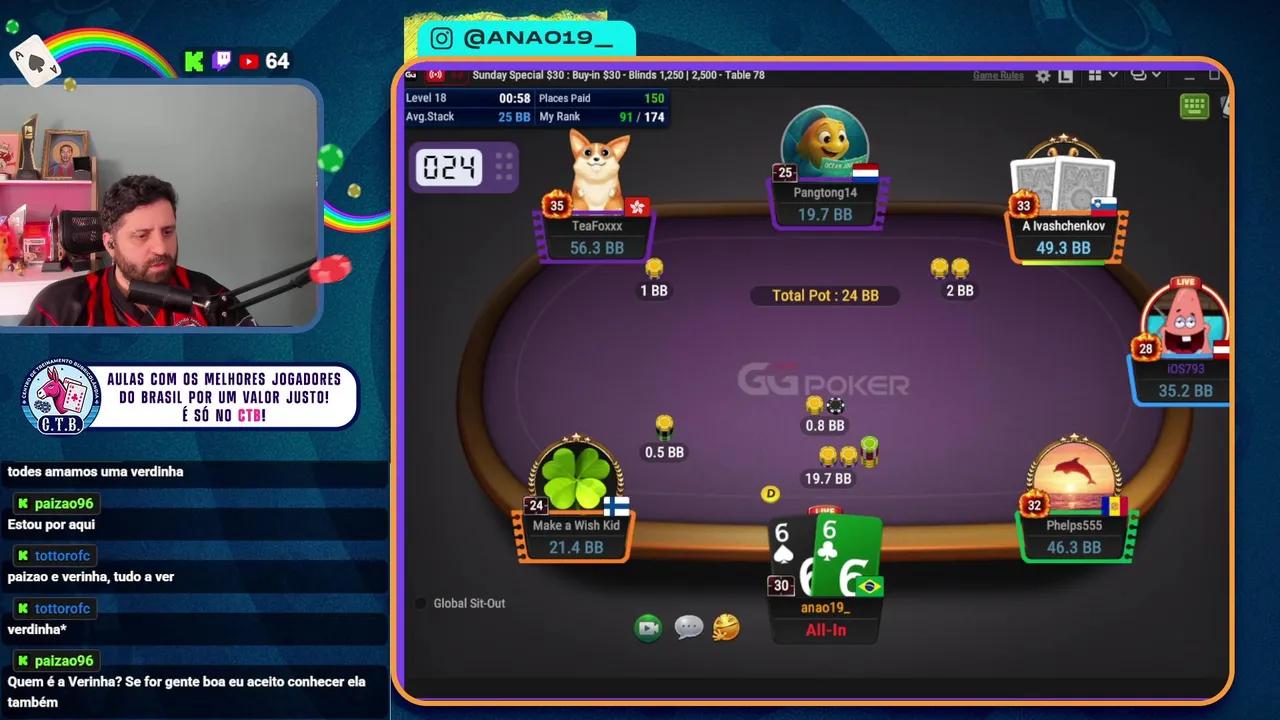The height and width of the screenshot is (720, 1280).
Task: Click the GG Poker logo in the title bar
Action: pyautogui.click(x=409, y=74)
